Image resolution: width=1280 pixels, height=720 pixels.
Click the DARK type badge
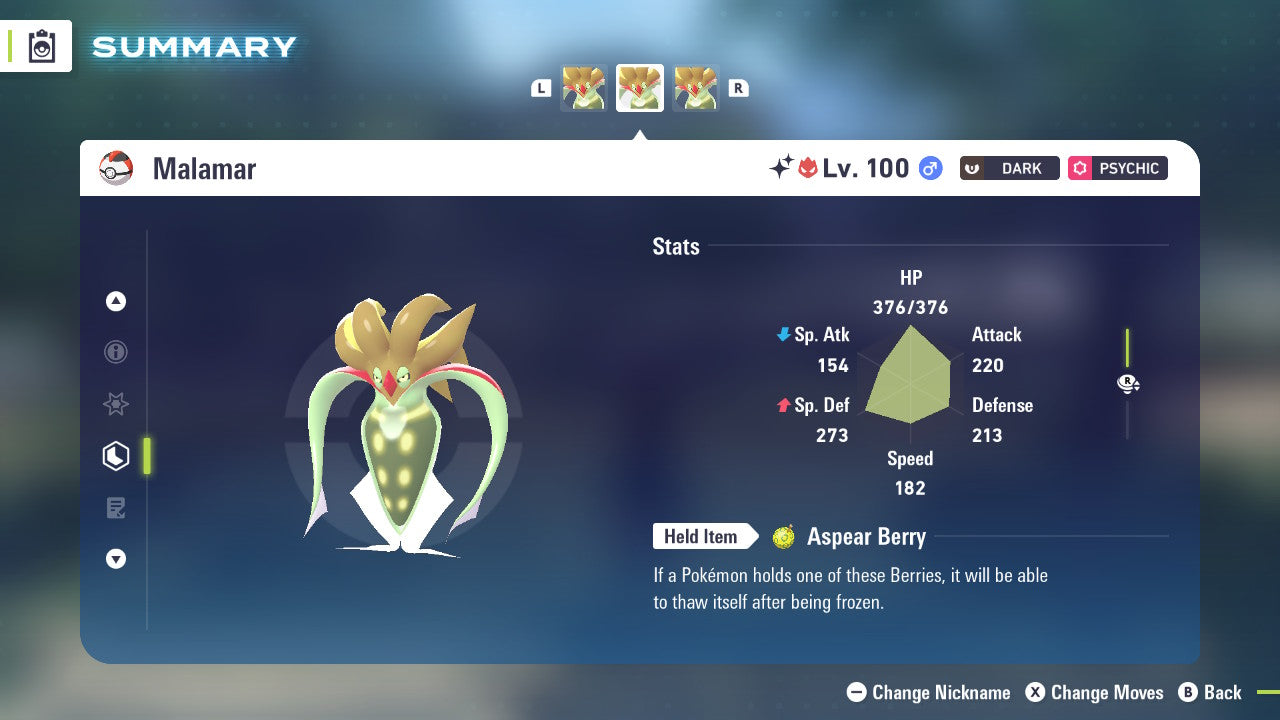click(x=1009, y=168)
